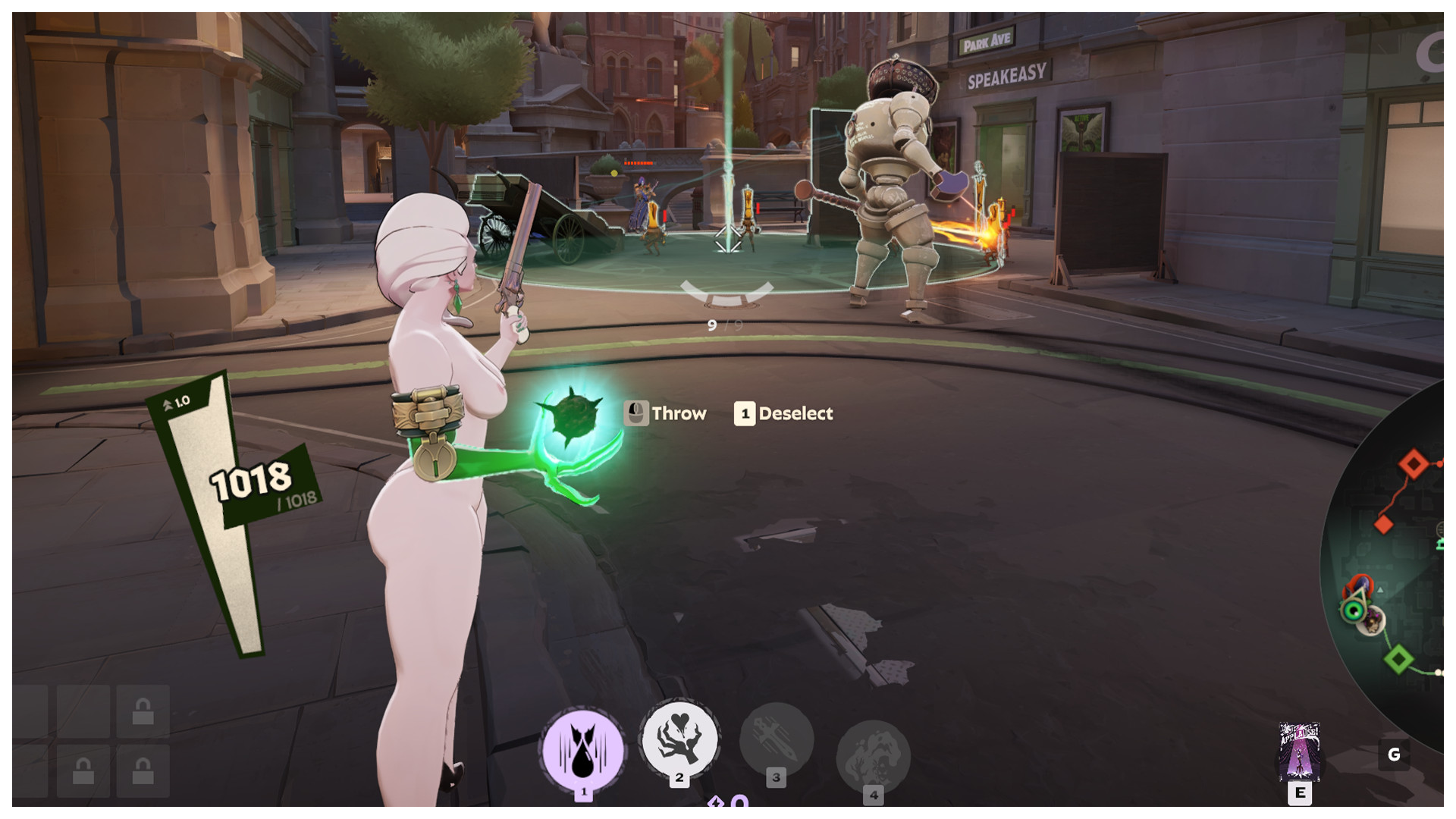This screenshot has width=1456, height=819.
Task: Click the dimmed fourth ability icon
Action: (873, 756)
